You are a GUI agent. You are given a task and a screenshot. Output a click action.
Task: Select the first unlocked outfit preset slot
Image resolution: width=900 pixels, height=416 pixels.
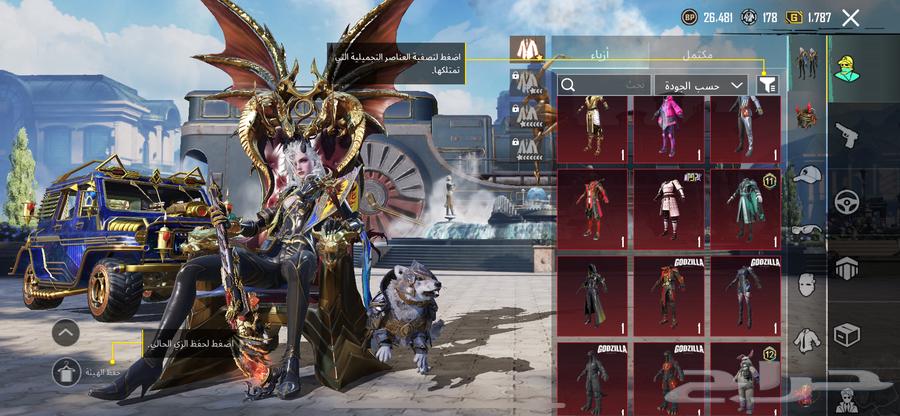(x=520, y=47)
